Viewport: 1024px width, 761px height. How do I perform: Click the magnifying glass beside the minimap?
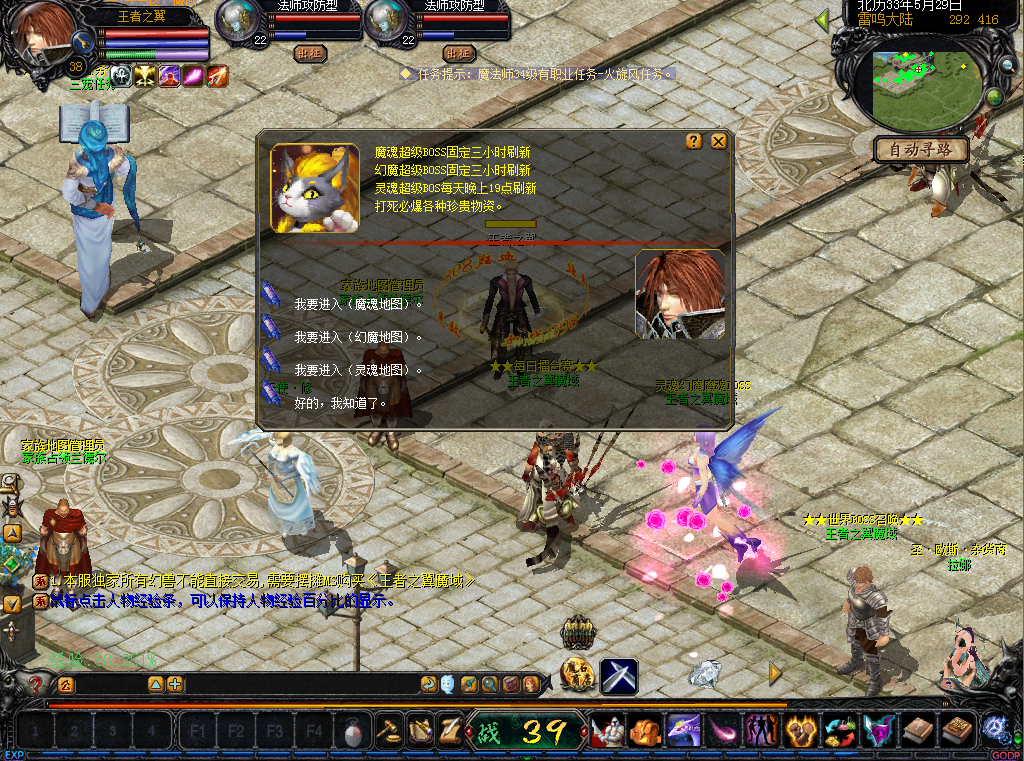click(1007, 66)
